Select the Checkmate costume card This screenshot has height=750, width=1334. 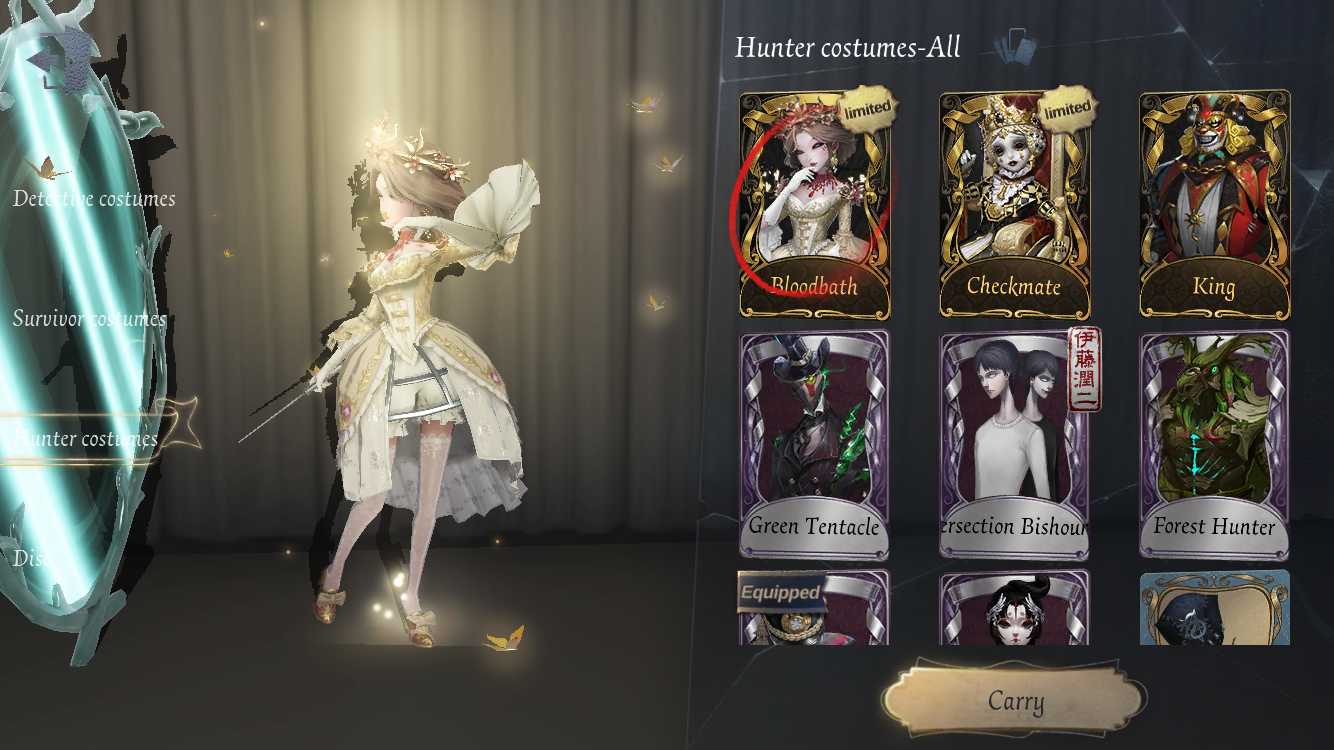(x=1014, y=205)
